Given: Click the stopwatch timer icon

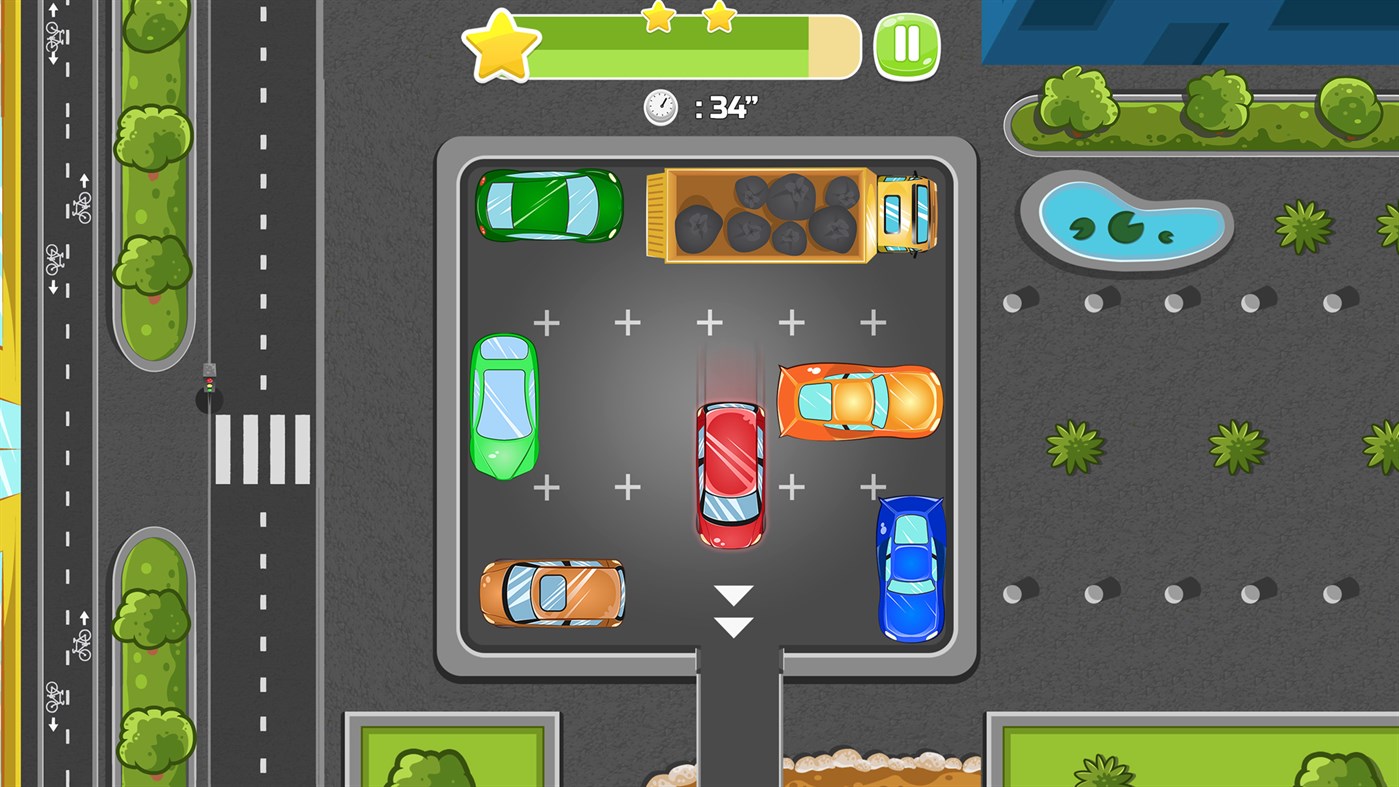Looking at the screenshot, I should 660,107.
